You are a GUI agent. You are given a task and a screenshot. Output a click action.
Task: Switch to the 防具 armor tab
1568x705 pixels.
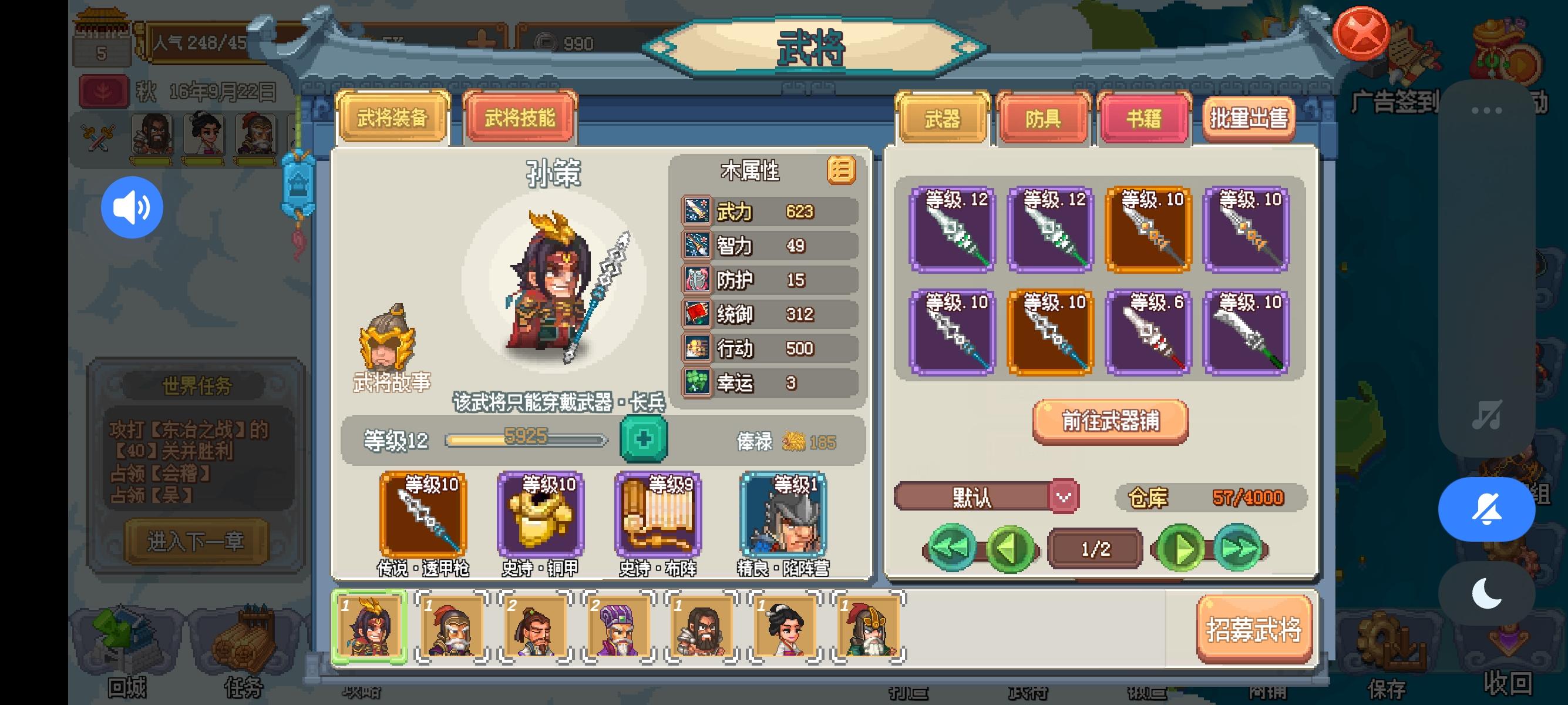(x=1045, y=119)
